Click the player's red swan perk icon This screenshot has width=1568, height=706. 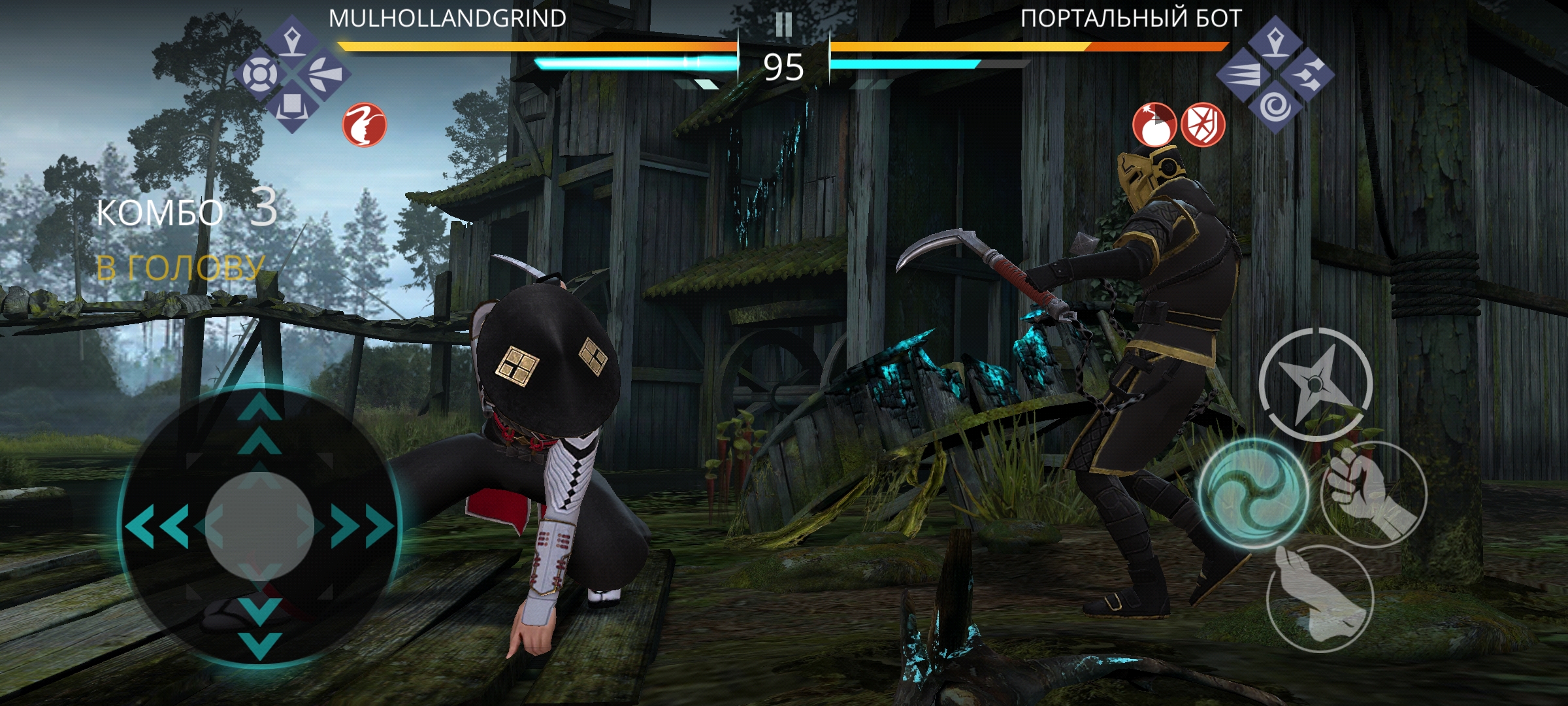[365, 124]
